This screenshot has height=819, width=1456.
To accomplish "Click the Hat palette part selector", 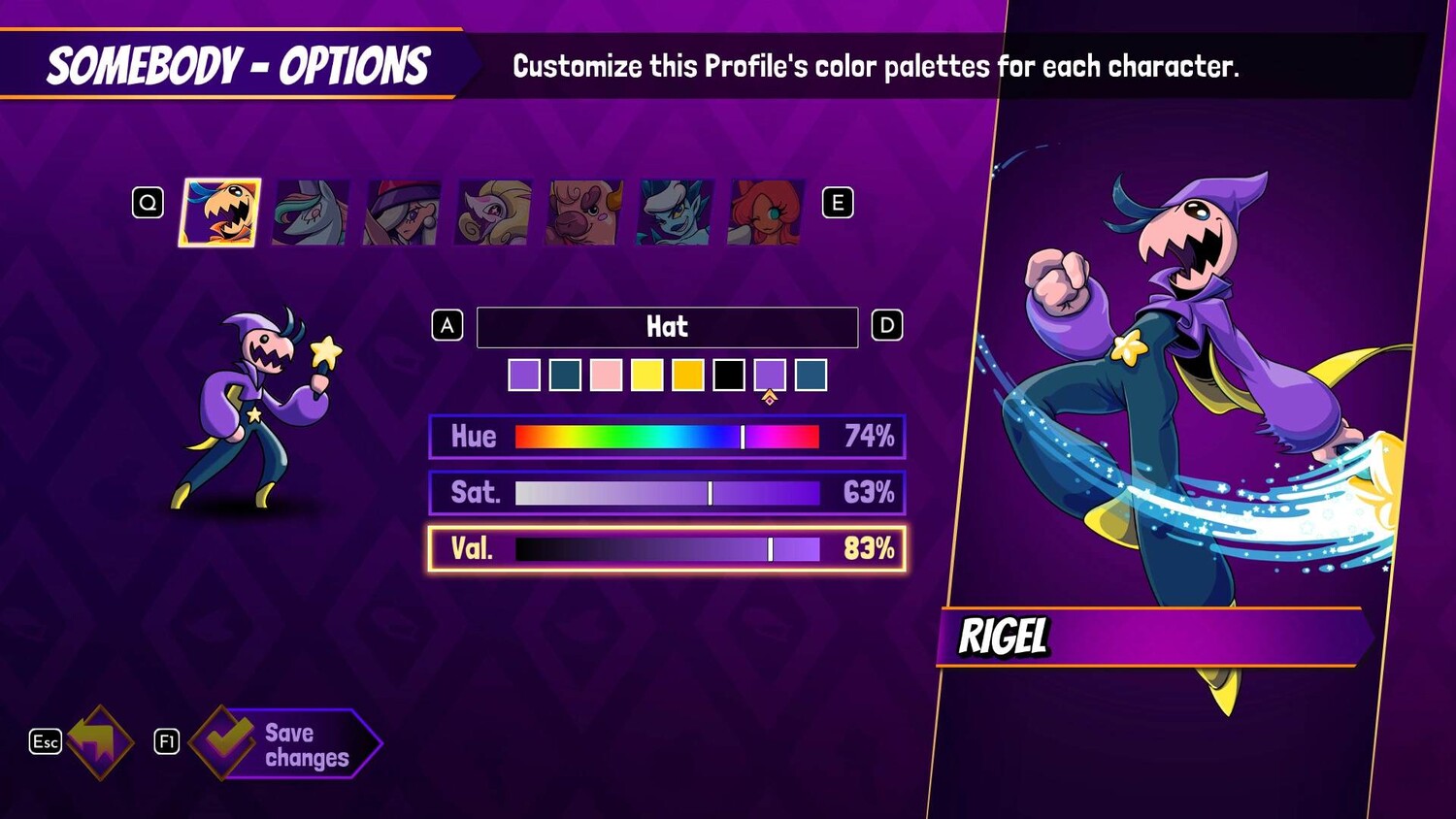I will pos(667,327).
